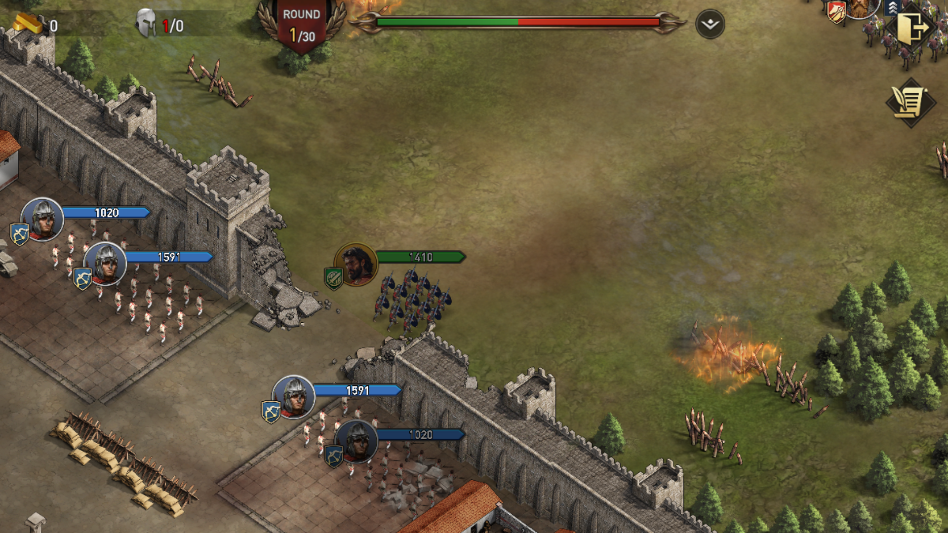Select the bearded commander with 1410 troops
The image size is (948, 533).
pyautogui.click(x=356, y=264)
